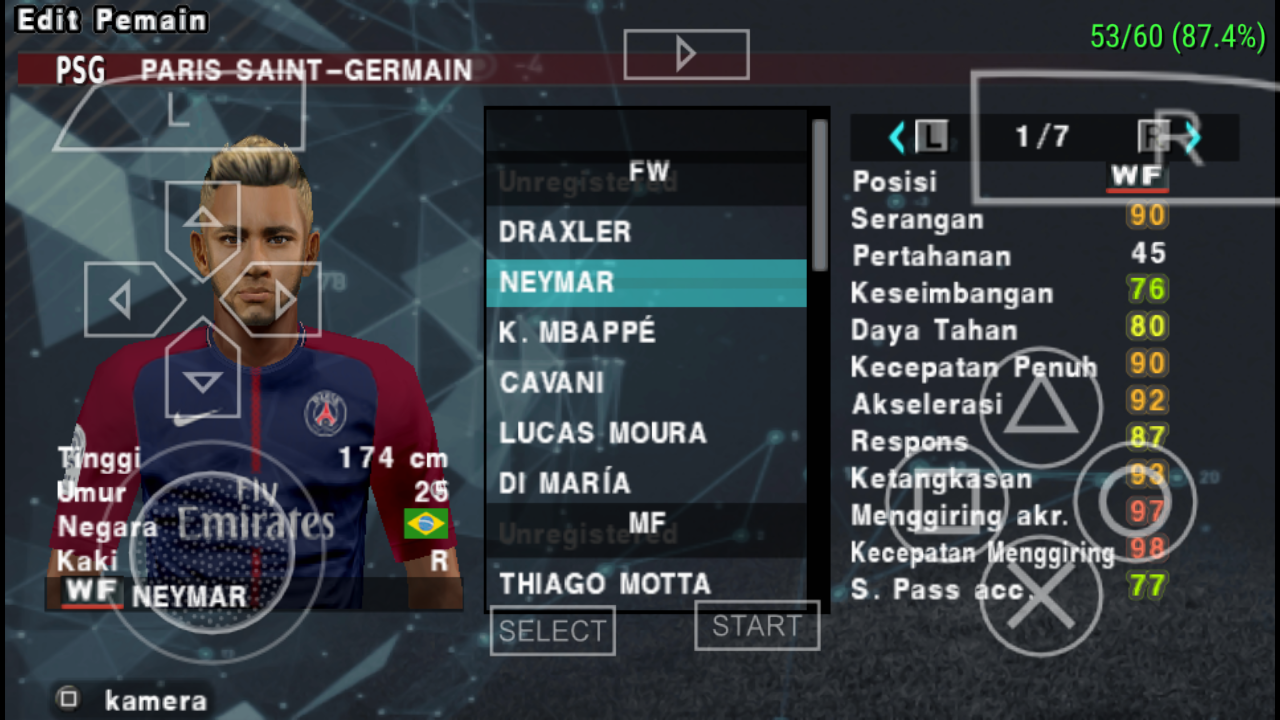Click the previous stats page arrow
Image resolution: width=1280 pixels, height=720 pixels.
point(897,137)
